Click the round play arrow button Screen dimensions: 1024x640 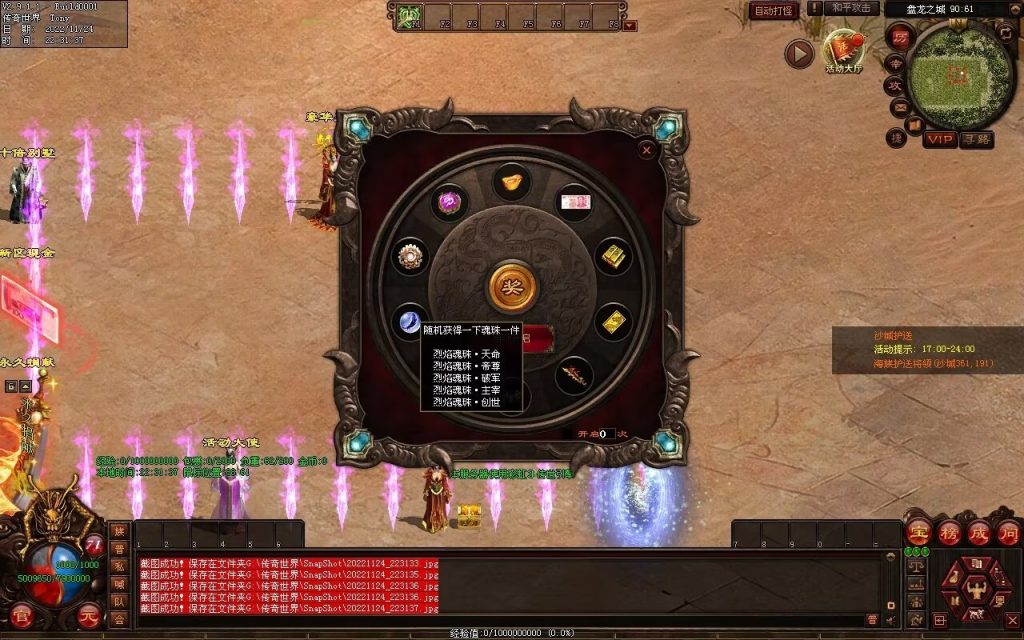point(798,53)
